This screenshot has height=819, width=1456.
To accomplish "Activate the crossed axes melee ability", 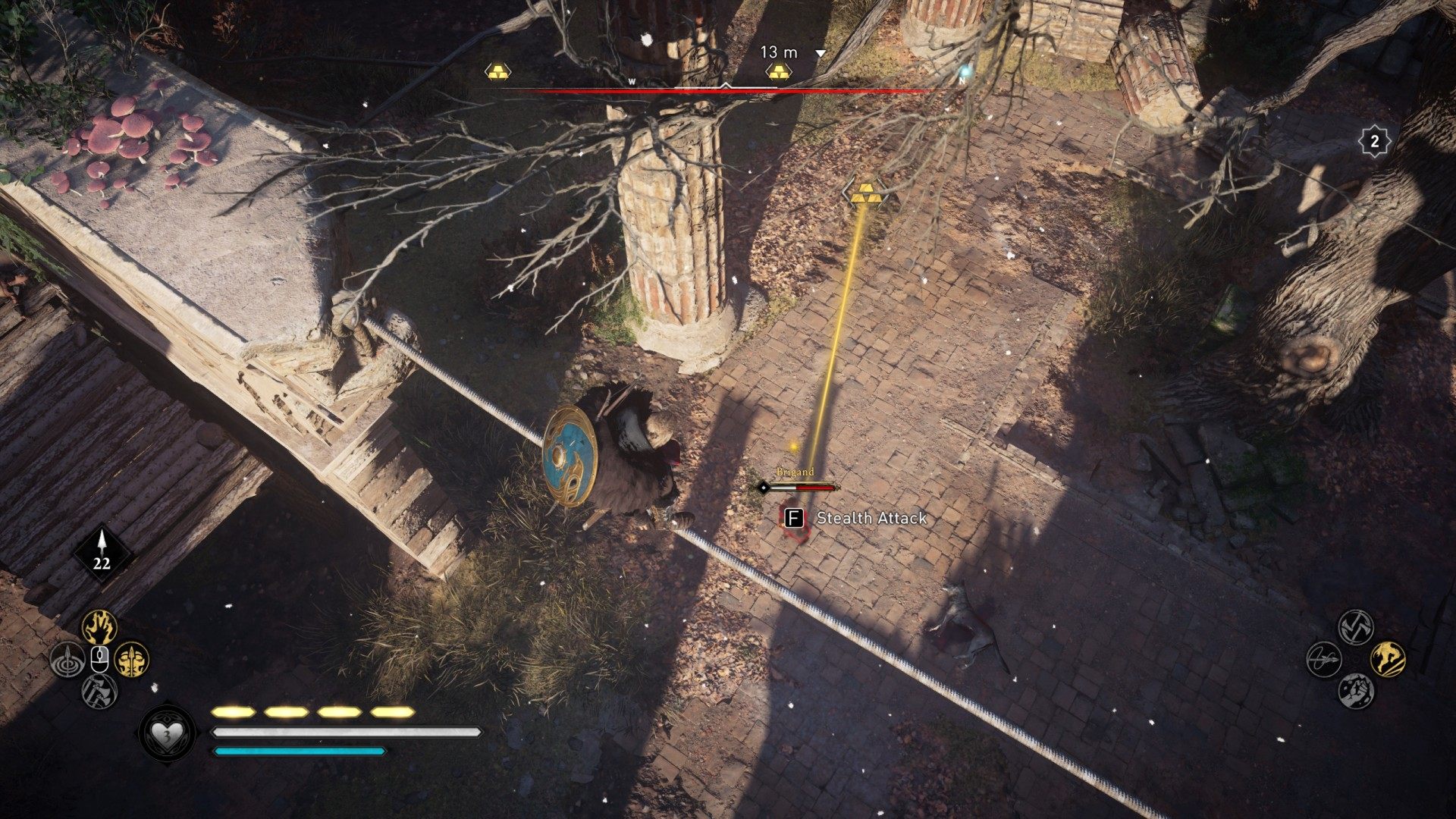I will (x=1356, y=626).
